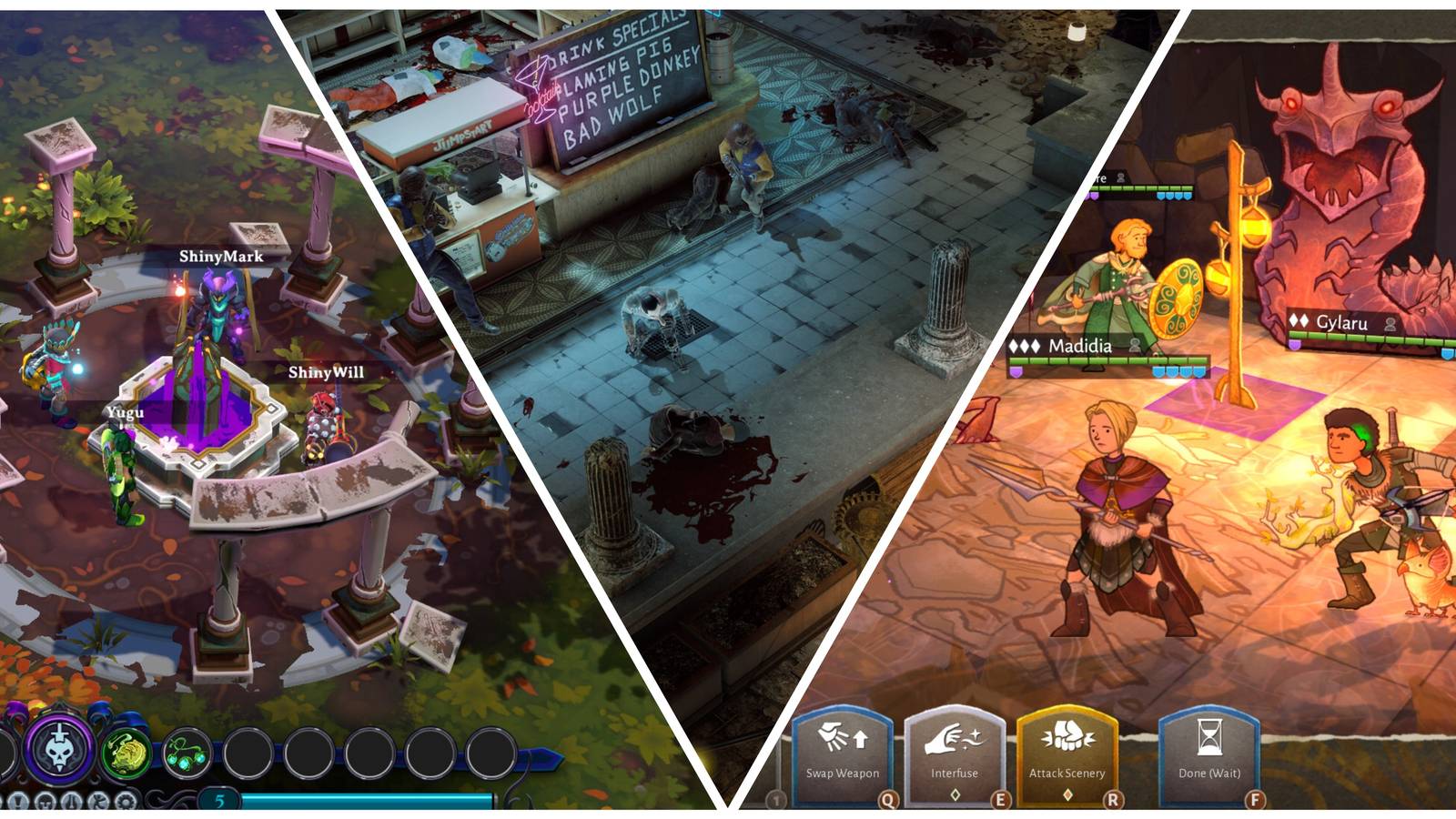Select the helmet icon in the bottom menu row
This screenshot has height=819, width=1456.
(45, 803)
